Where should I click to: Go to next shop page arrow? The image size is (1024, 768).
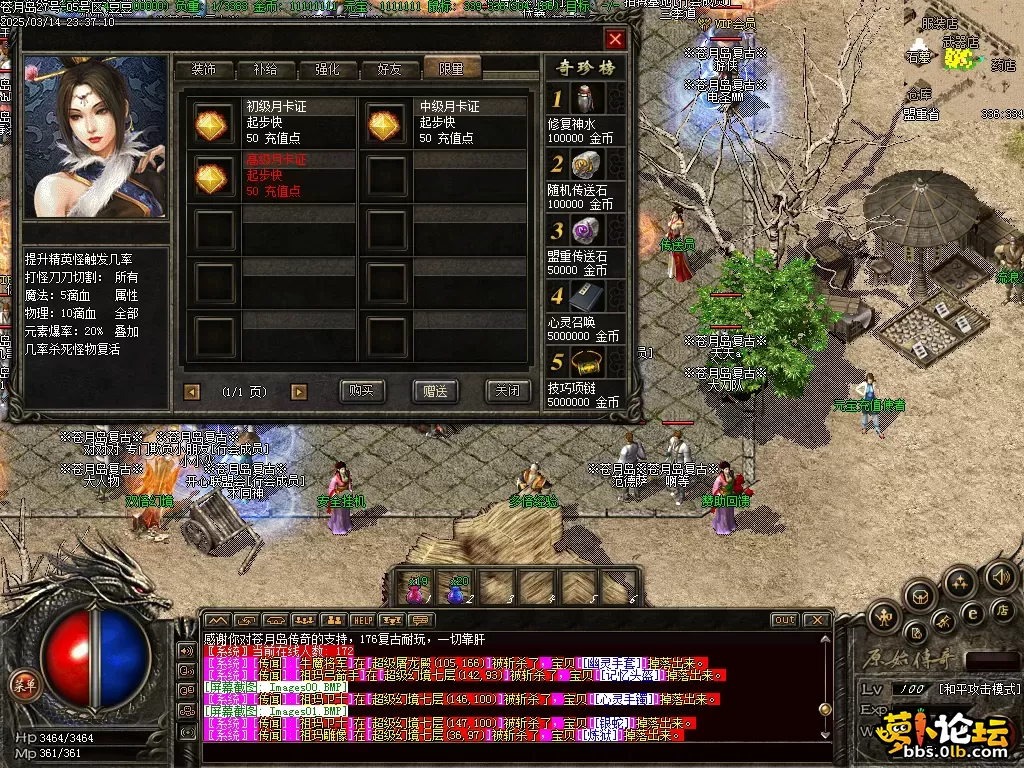tap(298, 392)
